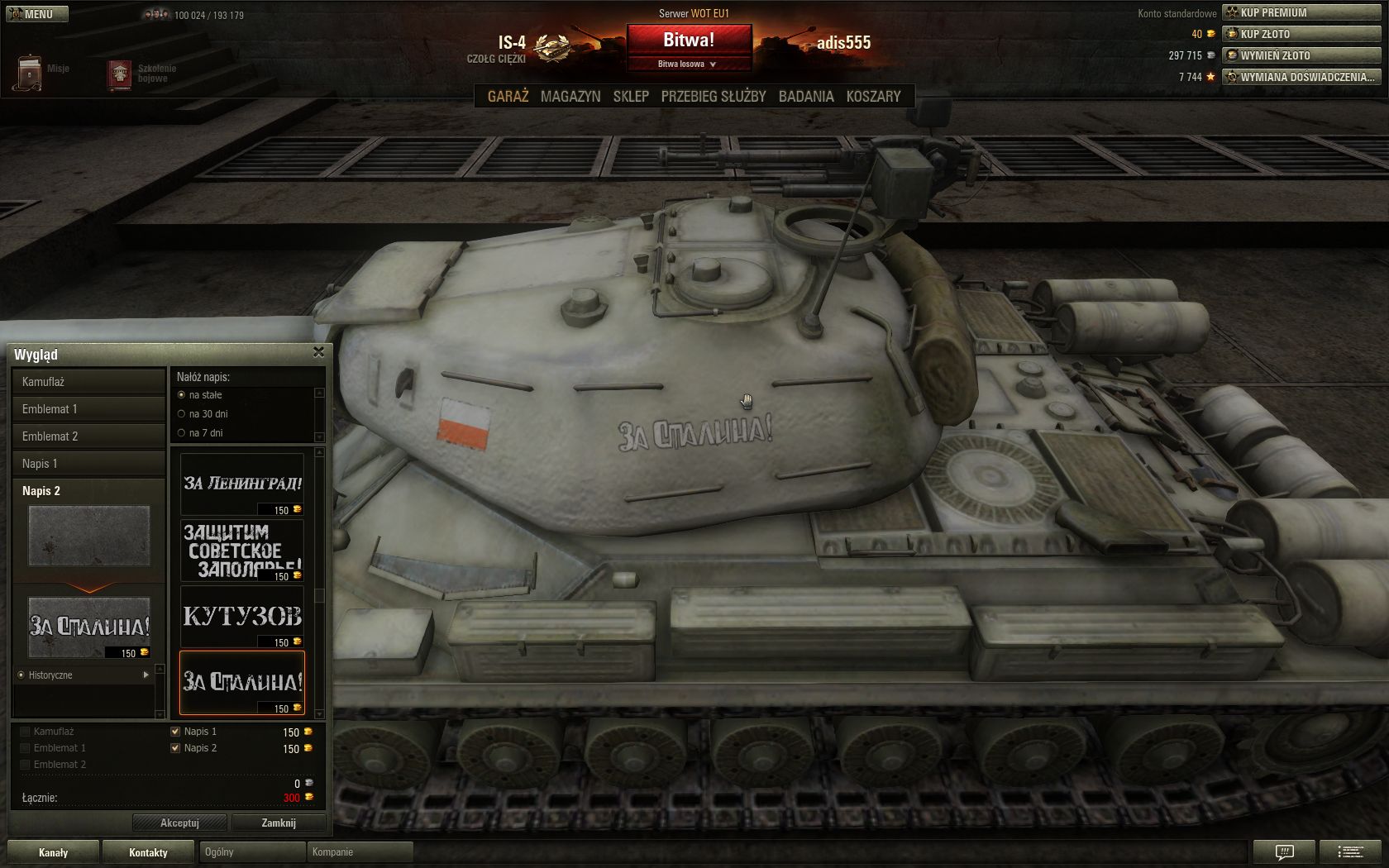The width and height of the screenshot is (1389, 868).
Task: Open the Kontakty panel
Action: [148, 852]
